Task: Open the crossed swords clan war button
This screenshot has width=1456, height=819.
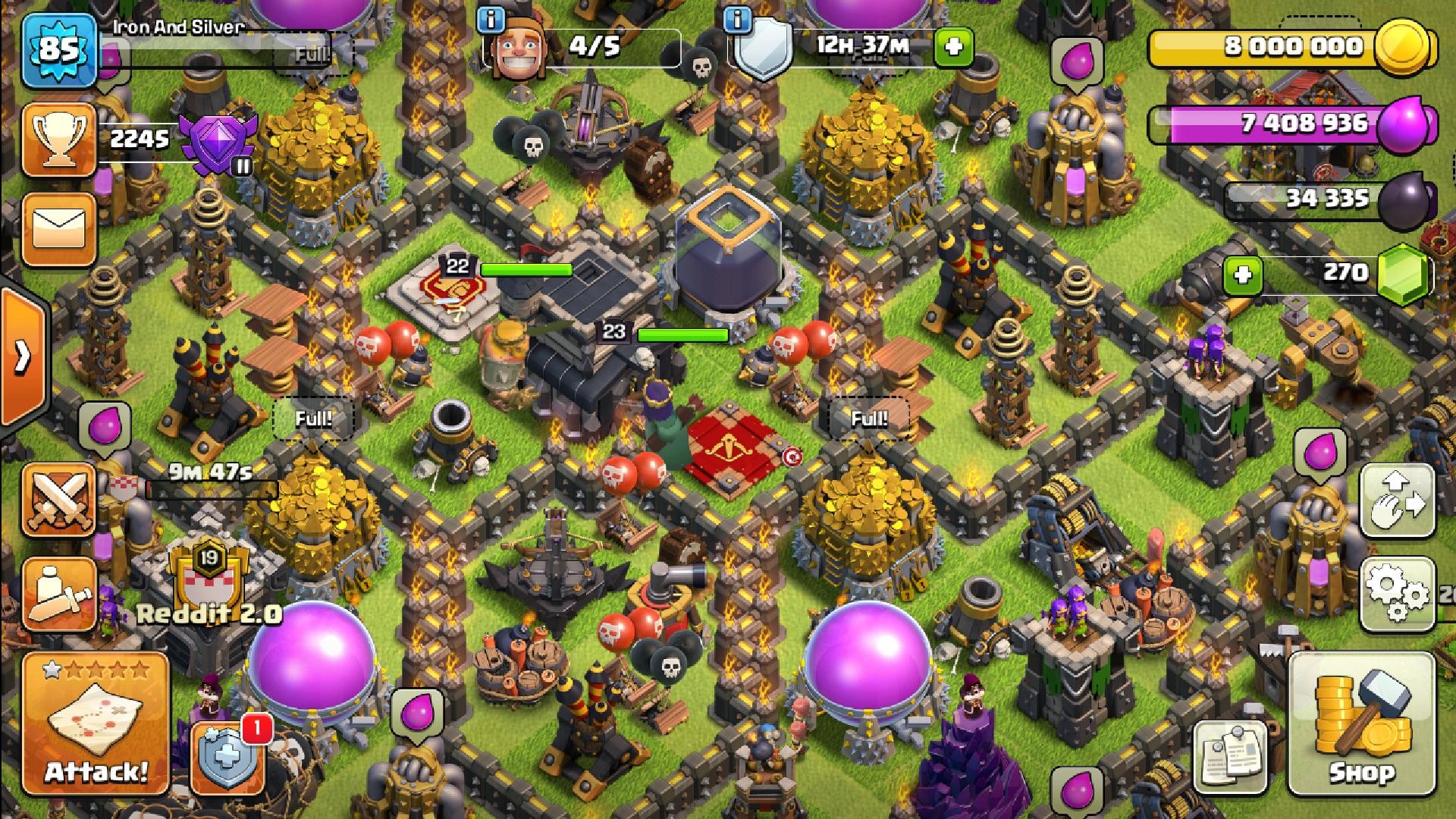Action: pos(59,500)
